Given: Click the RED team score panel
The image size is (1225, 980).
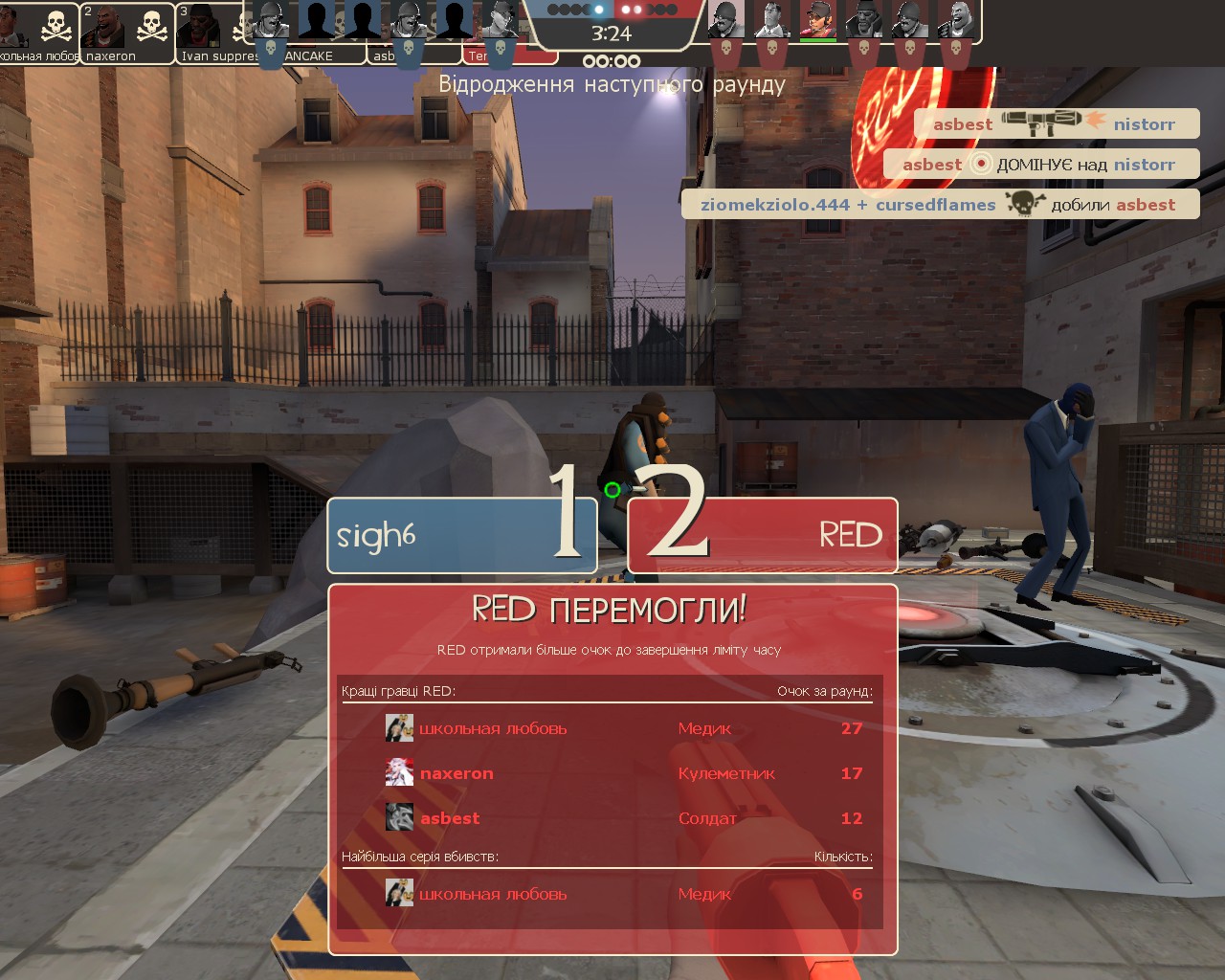Looking at the screenshot, I should [763, 536].
